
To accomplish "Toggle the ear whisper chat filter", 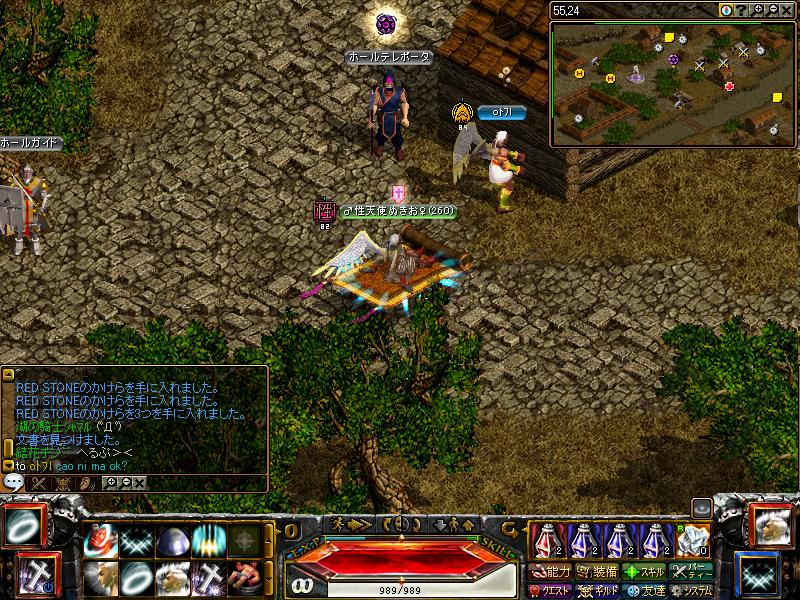I will tap(87, 482).
